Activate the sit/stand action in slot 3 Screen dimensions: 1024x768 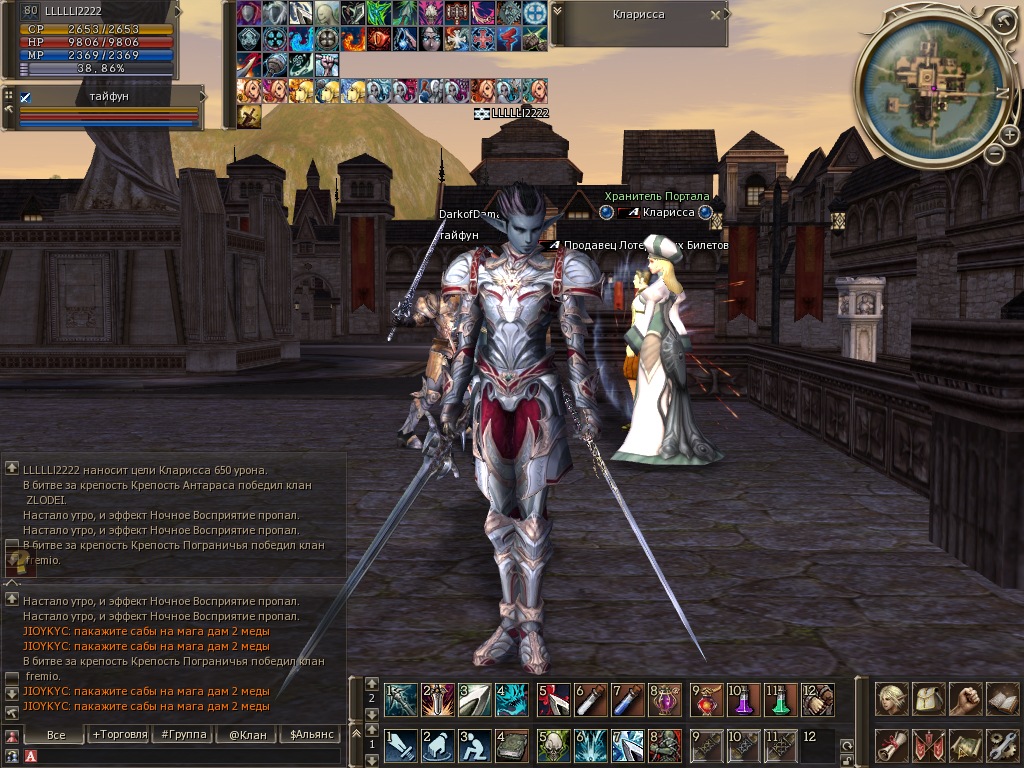click(x=475, y=745)
